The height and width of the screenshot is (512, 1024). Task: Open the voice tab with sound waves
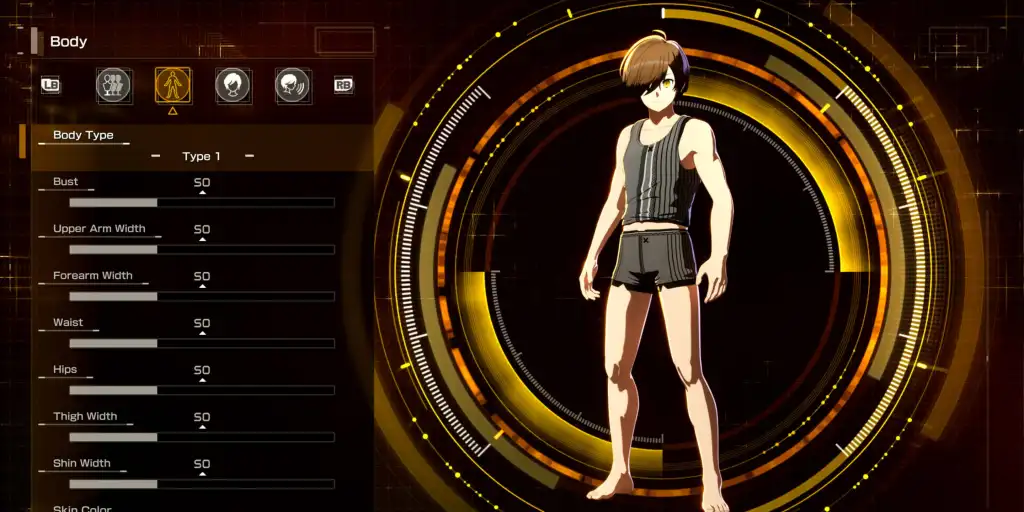[292, 86]
